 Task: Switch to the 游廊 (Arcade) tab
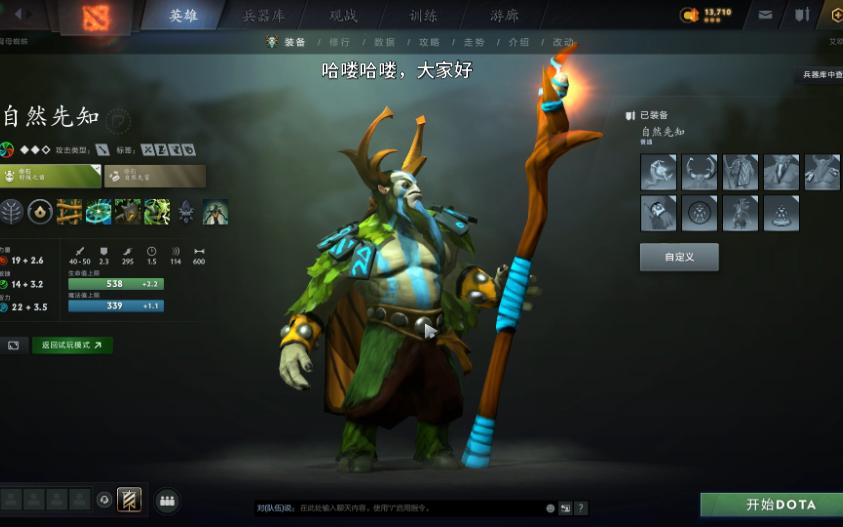504,15
